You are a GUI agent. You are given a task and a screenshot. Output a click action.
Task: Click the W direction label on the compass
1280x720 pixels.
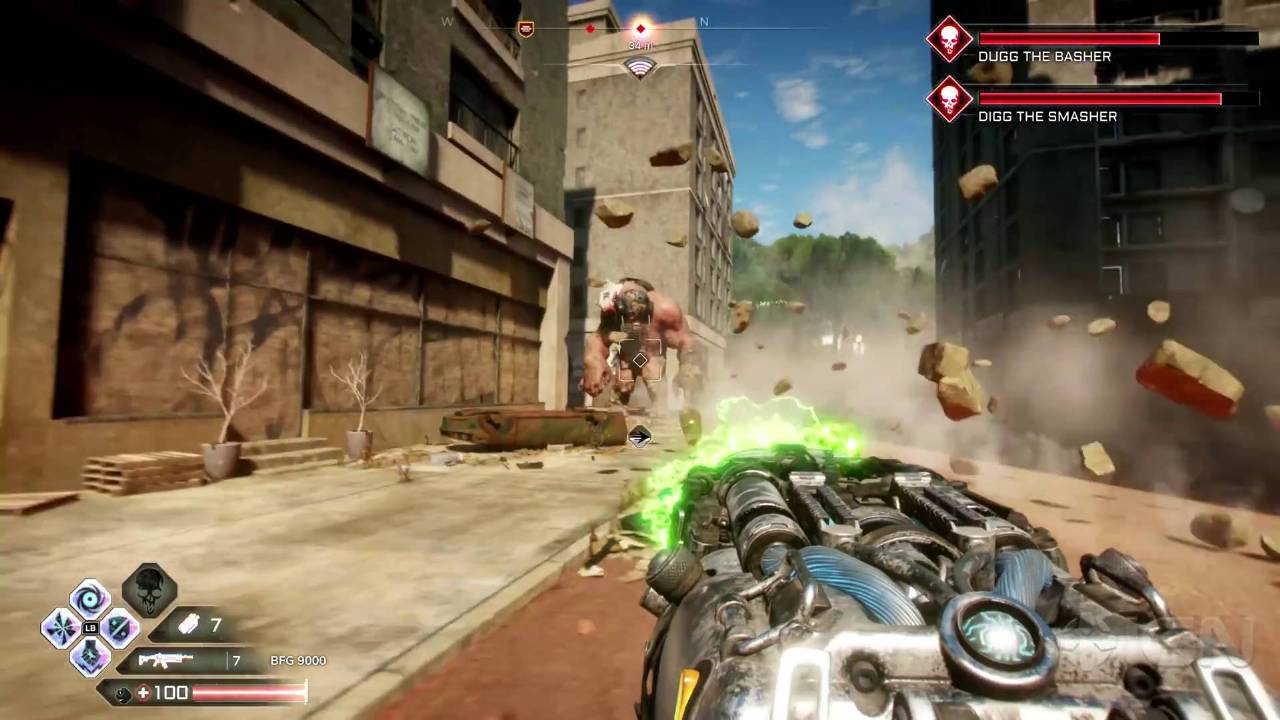pos(447,21)
